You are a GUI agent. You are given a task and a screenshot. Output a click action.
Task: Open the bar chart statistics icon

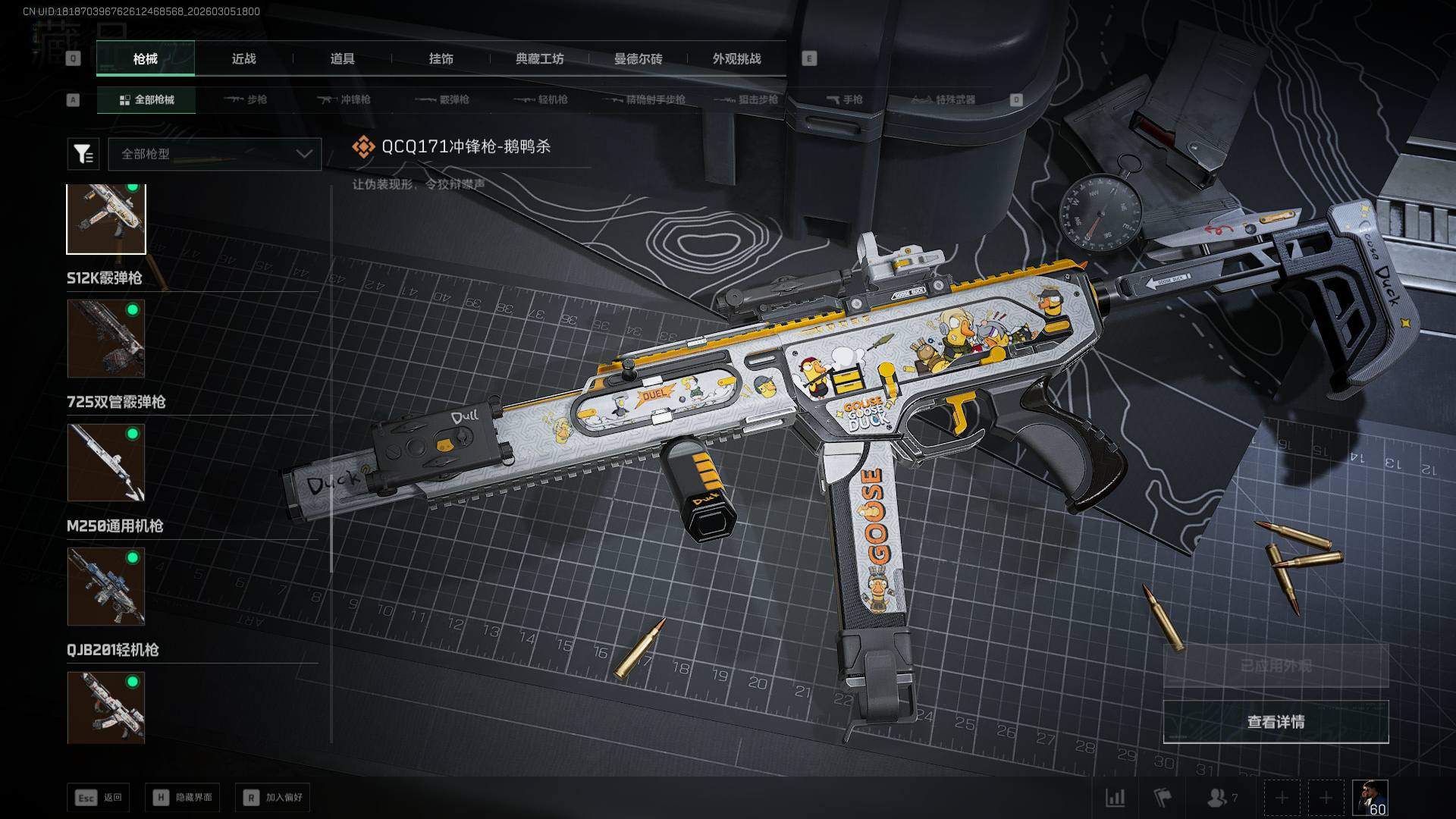1115,798
